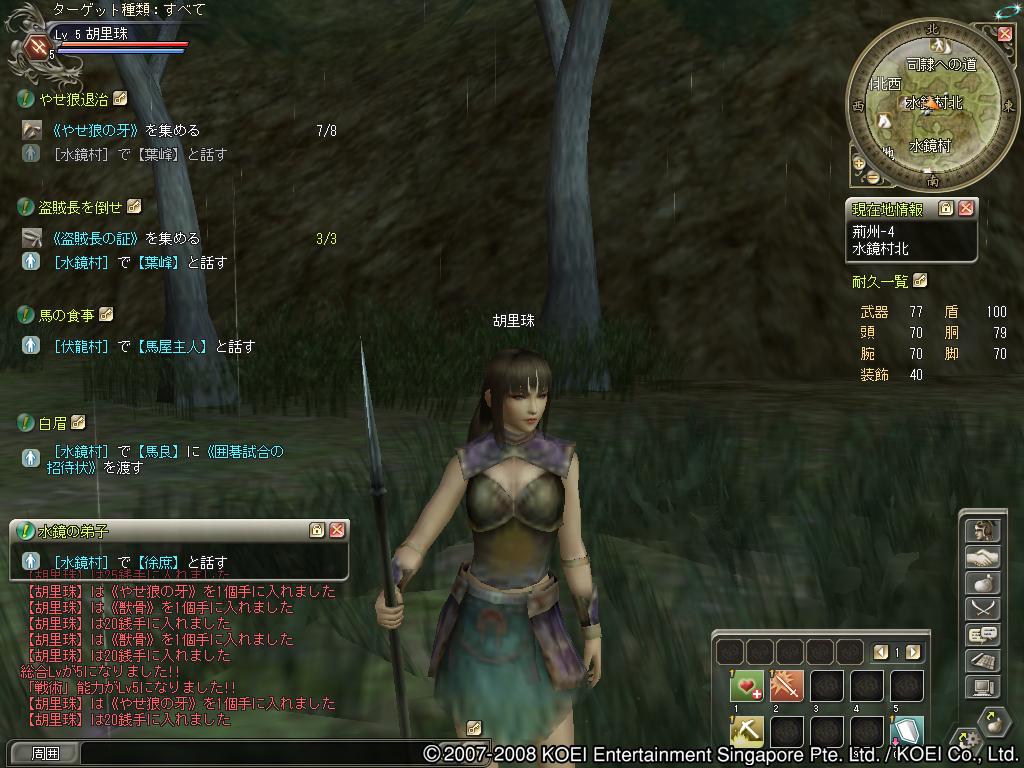
Task: Open the crossed swords battle menu
Action: click(982, 609)
